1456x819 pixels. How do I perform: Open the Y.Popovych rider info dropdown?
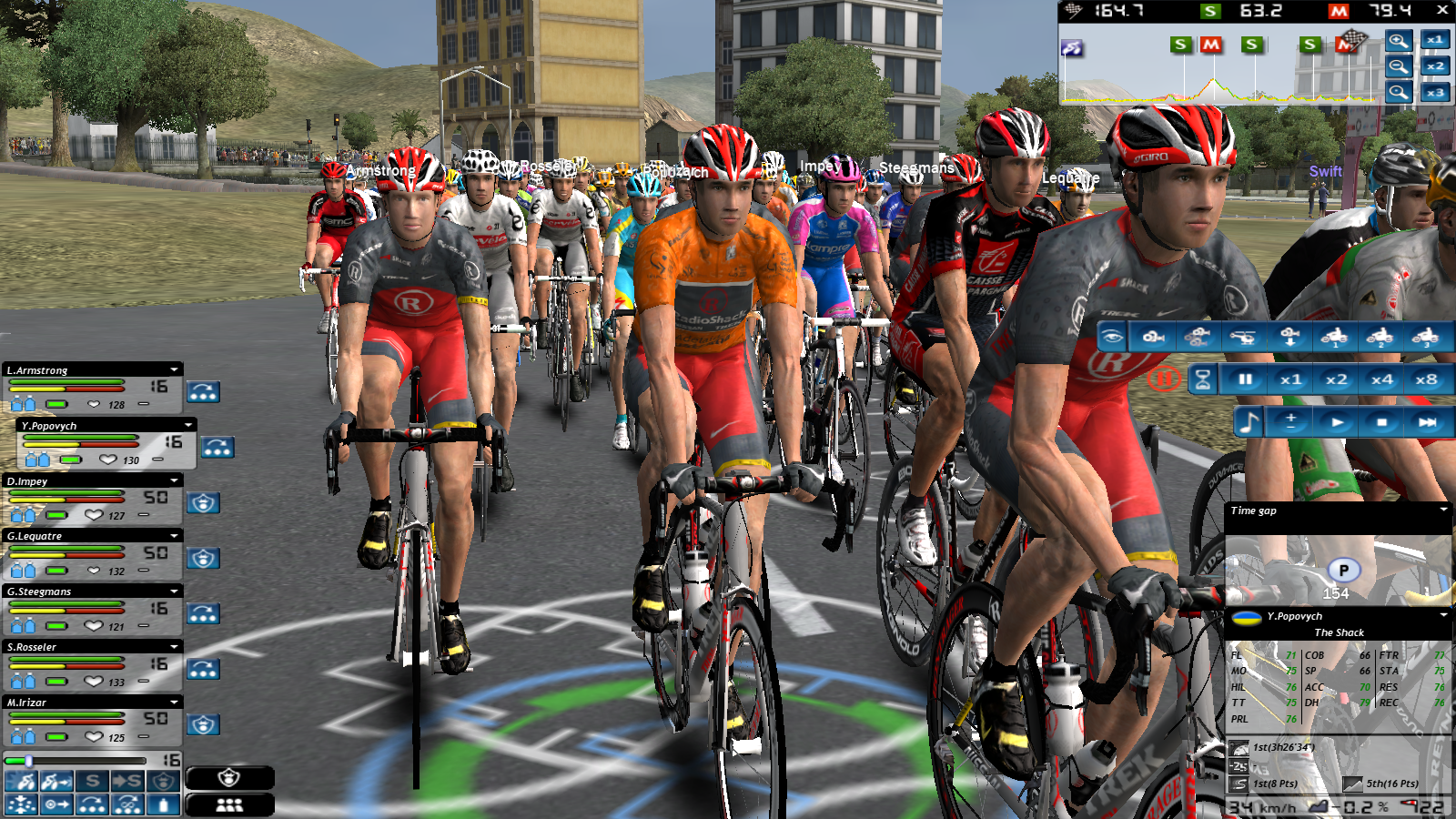(1443, 616)
